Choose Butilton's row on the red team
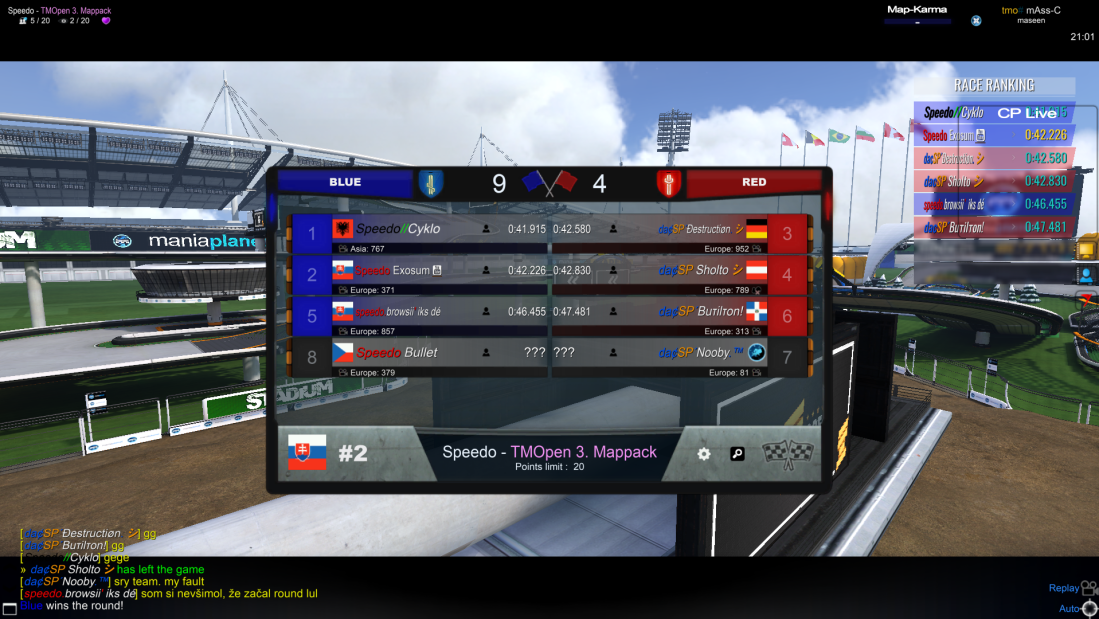Screen dimensions: 1099x619 [680, 316]
